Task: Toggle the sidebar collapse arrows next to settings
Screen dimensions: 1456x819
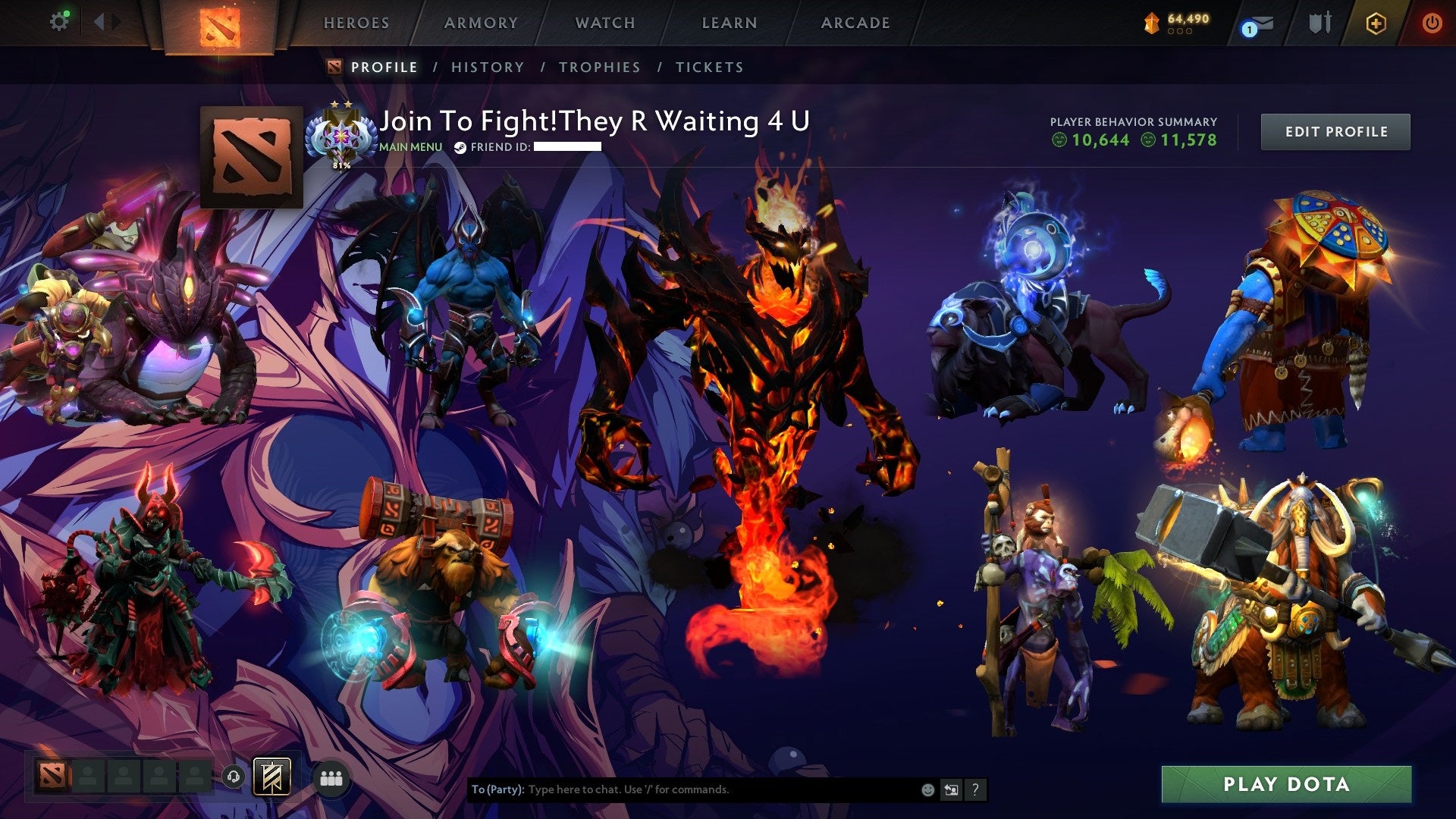Action: tap(106, 20)
